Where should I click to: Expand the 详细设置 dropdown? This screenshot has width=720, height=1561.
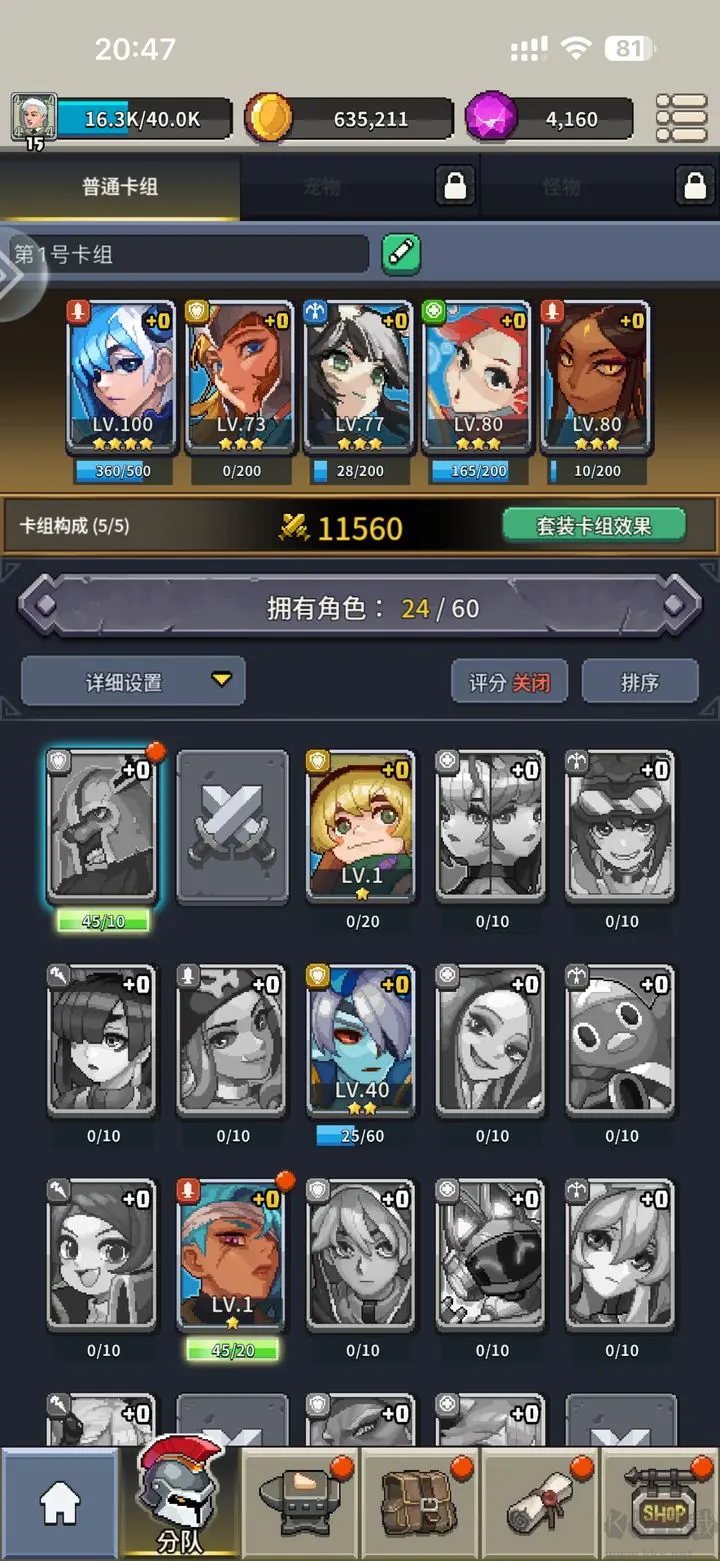(x=133, y=682)
